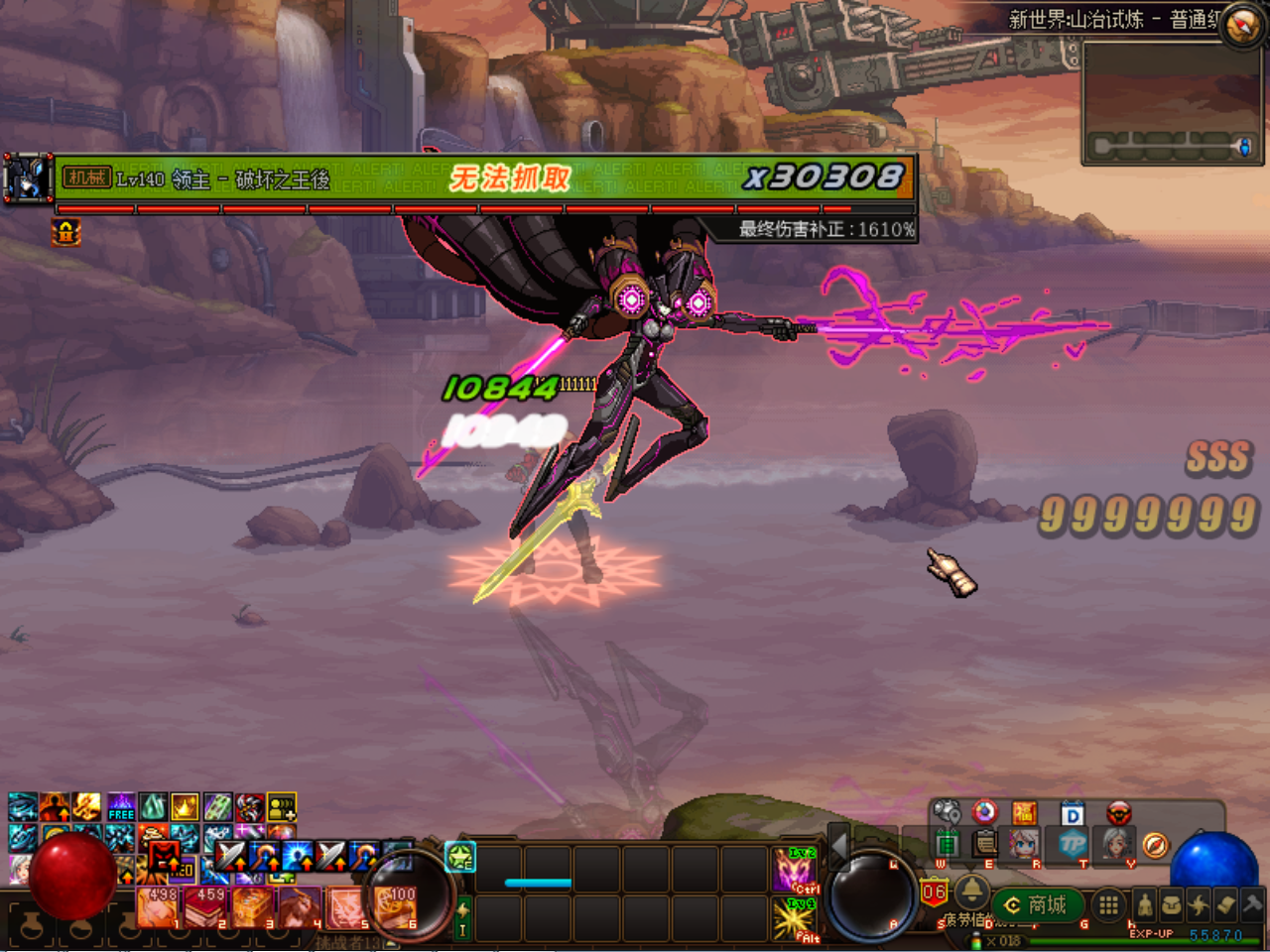This screenshot has width=1270, height=952.
Task: Open the green calendar icon
Action: tap(947, 845)
